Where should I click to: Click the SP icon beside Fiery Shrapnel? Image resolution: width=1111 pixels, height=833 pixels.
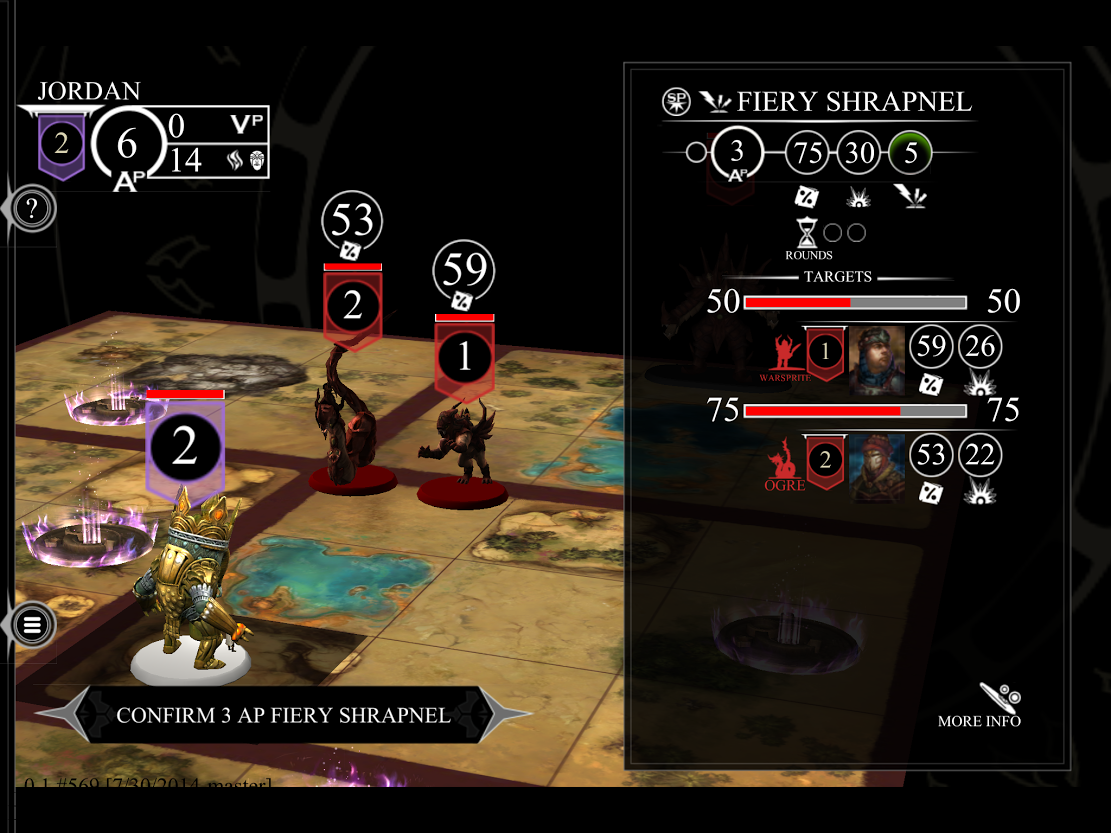point(677,101)
